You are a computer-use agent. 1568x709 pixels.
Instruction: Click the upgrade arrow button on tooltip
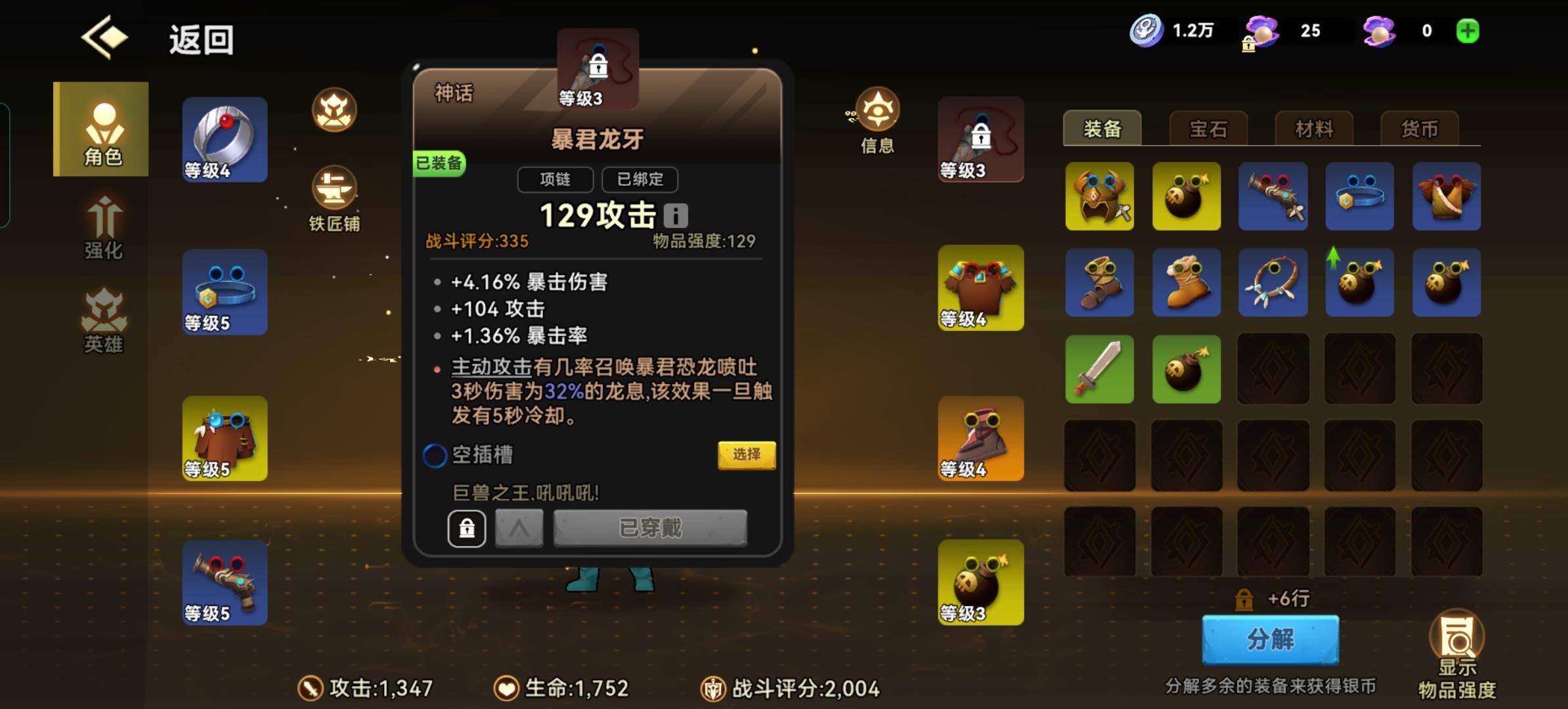point(518,528)
